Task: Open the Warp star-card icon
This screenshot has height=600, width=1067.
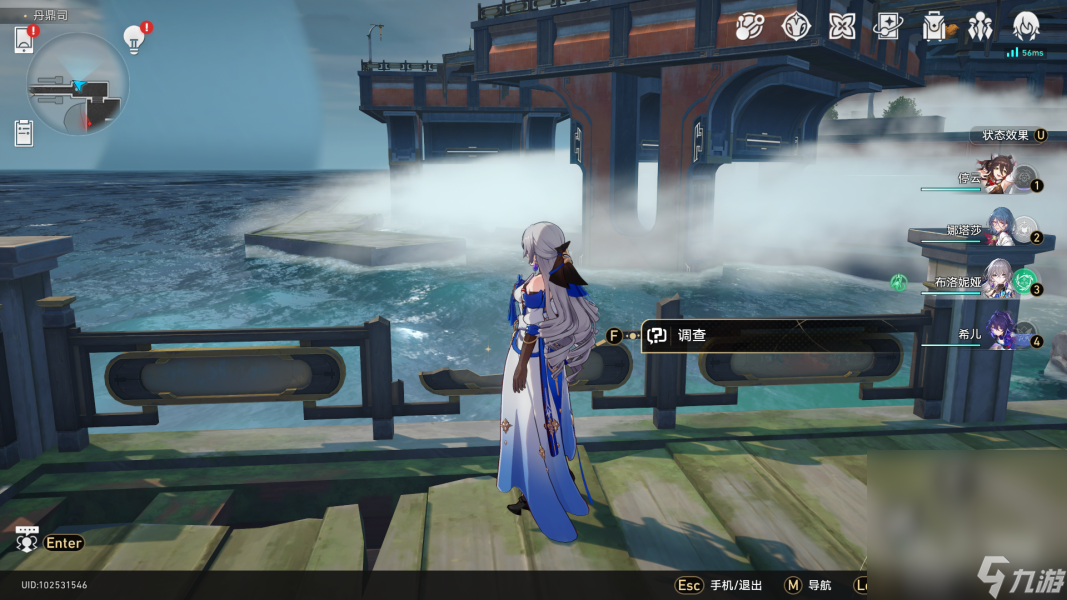Action: click(x=887, y=27)
